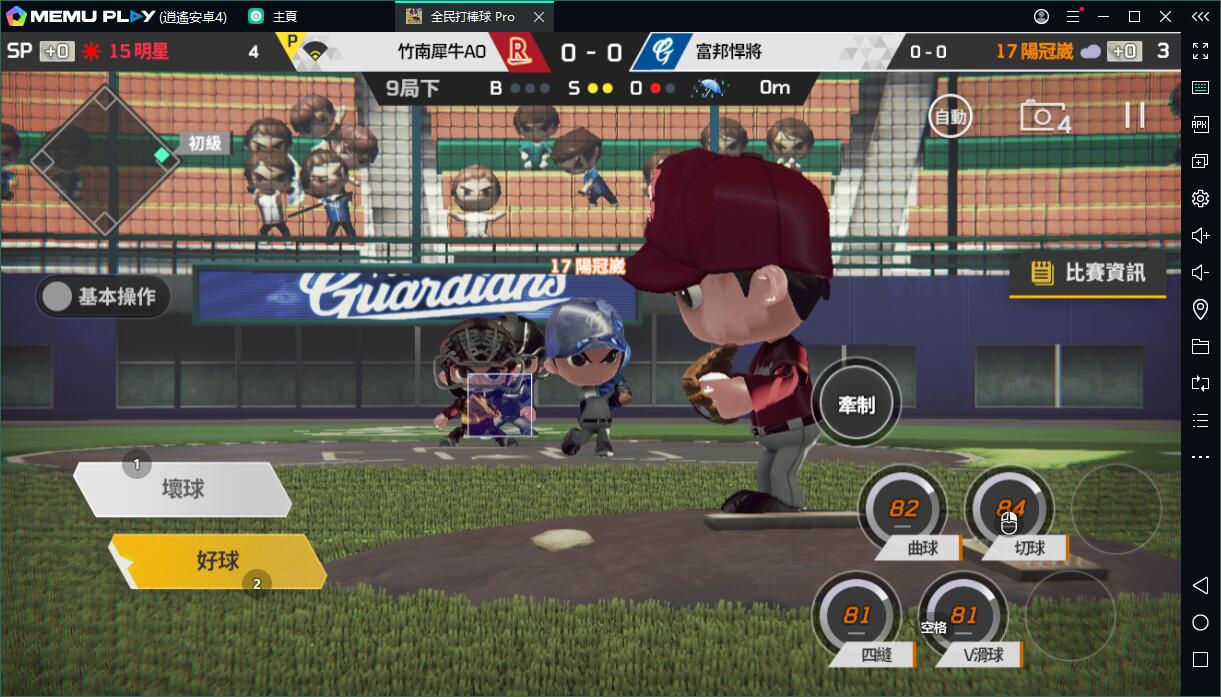
Task: Choose the 壞球 (ball) pitch option
Action: (184, 489)
